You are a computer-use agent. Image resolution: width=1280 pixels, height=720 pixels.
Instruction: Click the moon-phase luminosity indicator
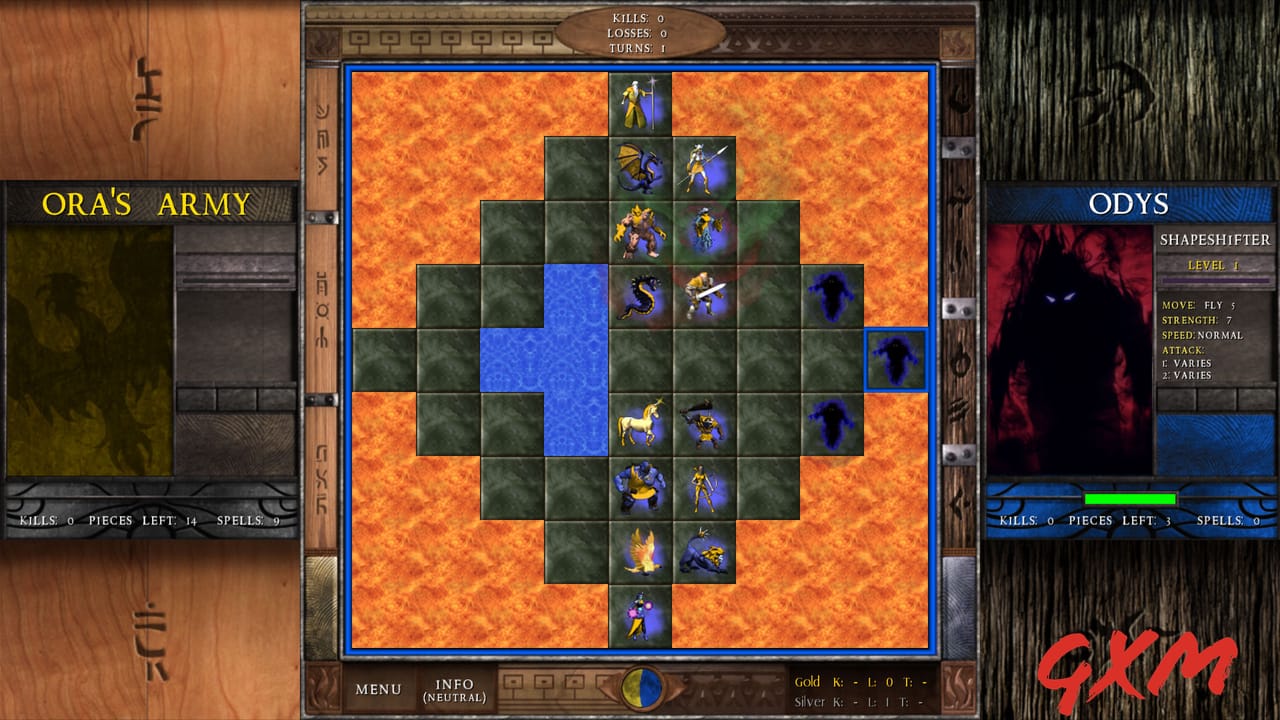tap(640, 688)
